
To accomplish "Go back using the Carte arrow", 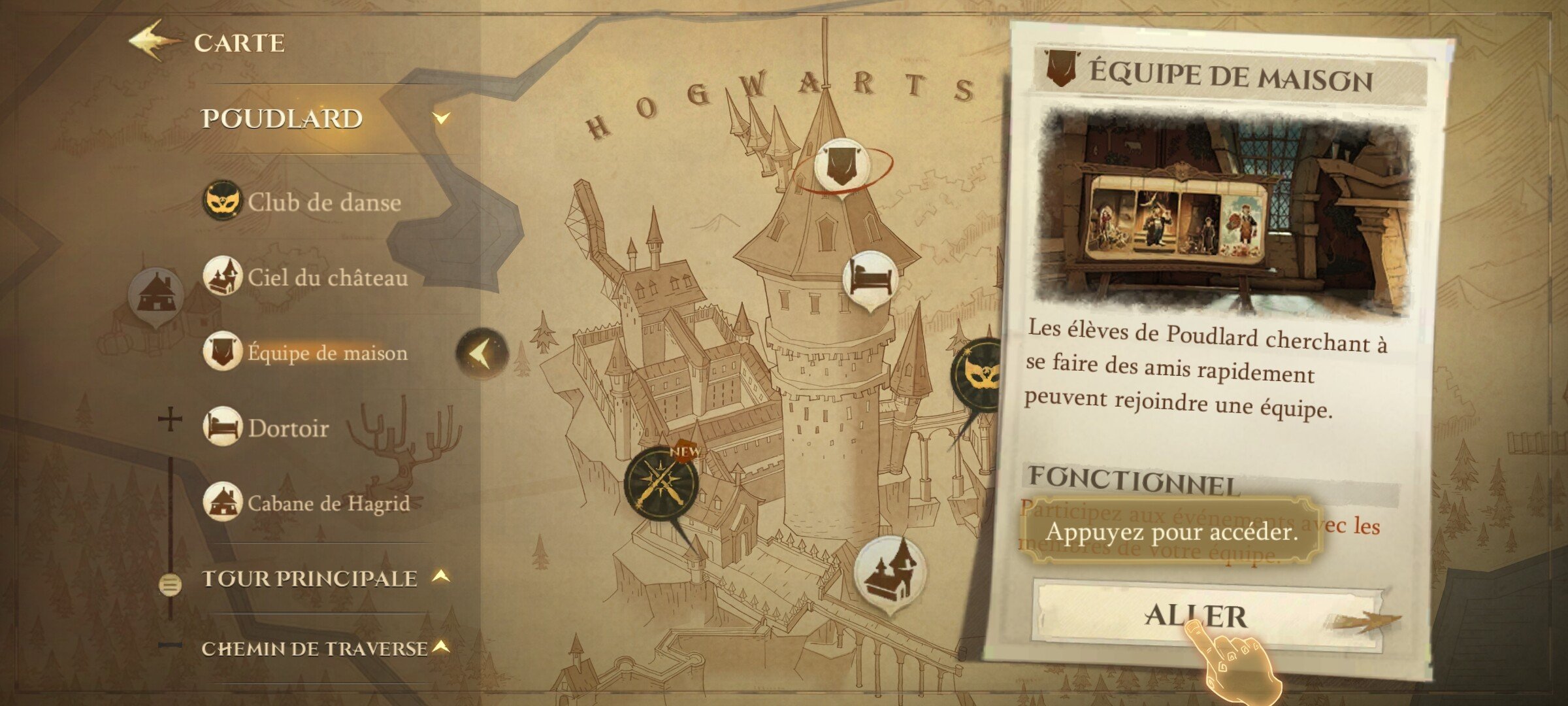I will click(152, 41).
